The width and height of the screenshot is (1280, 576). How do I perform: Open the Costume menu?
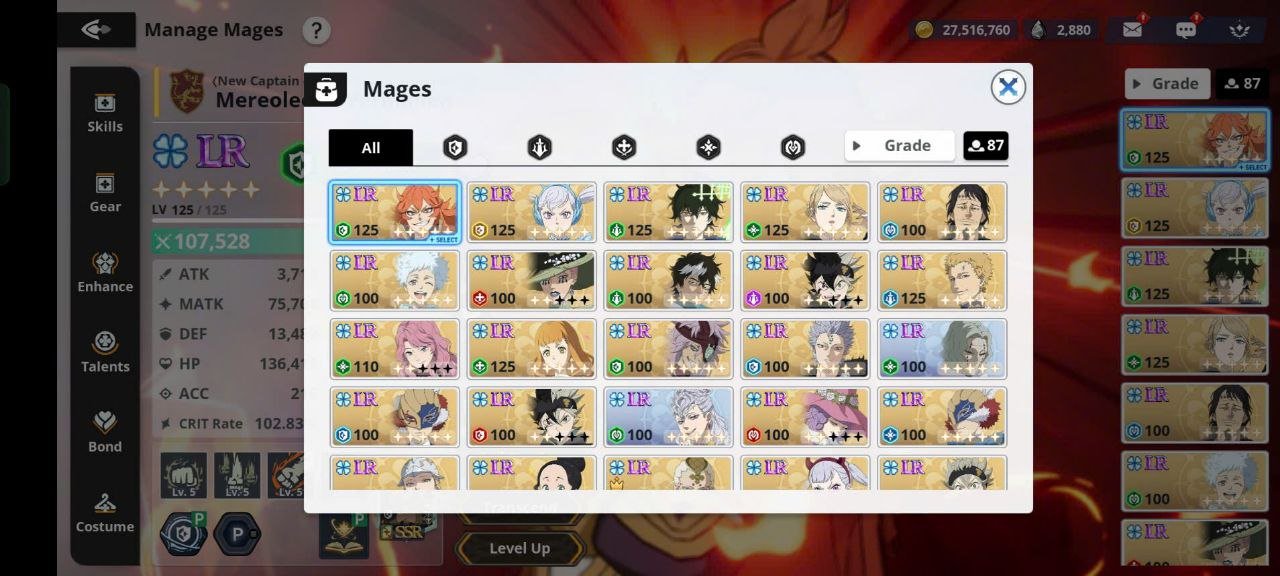click(105, 513)
